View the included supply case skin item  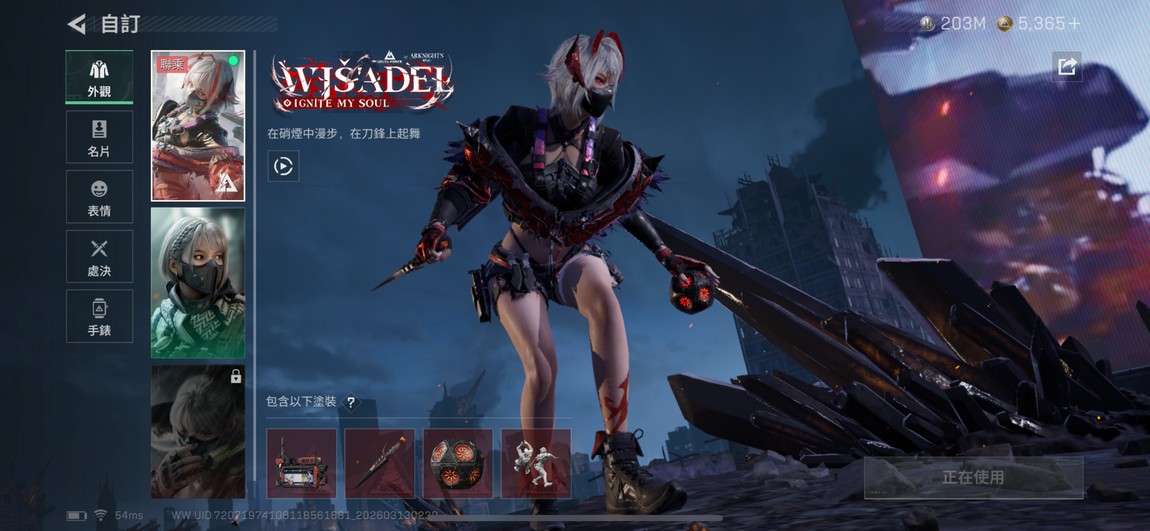(302, 463)
